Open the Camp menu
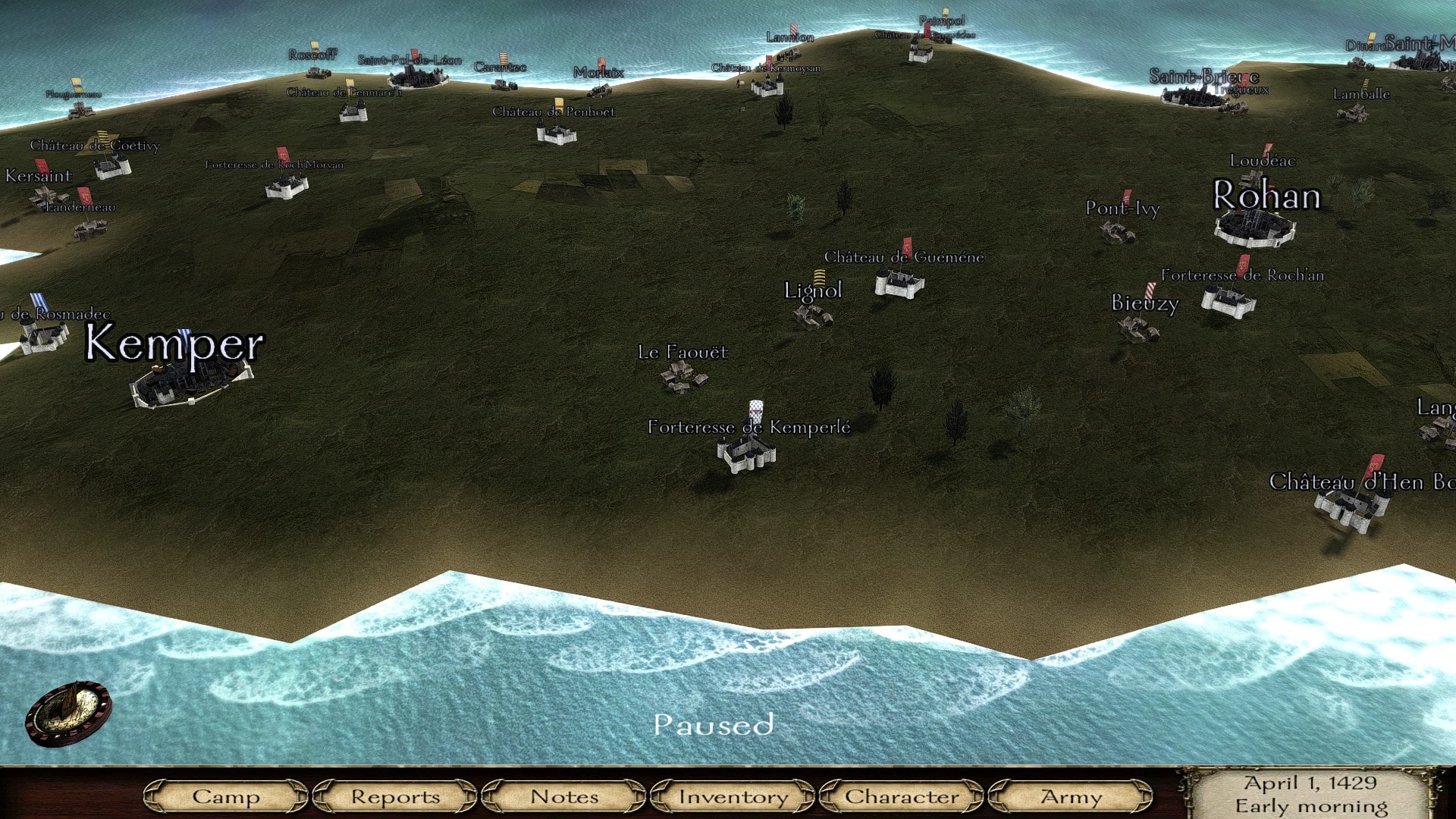 225,796
